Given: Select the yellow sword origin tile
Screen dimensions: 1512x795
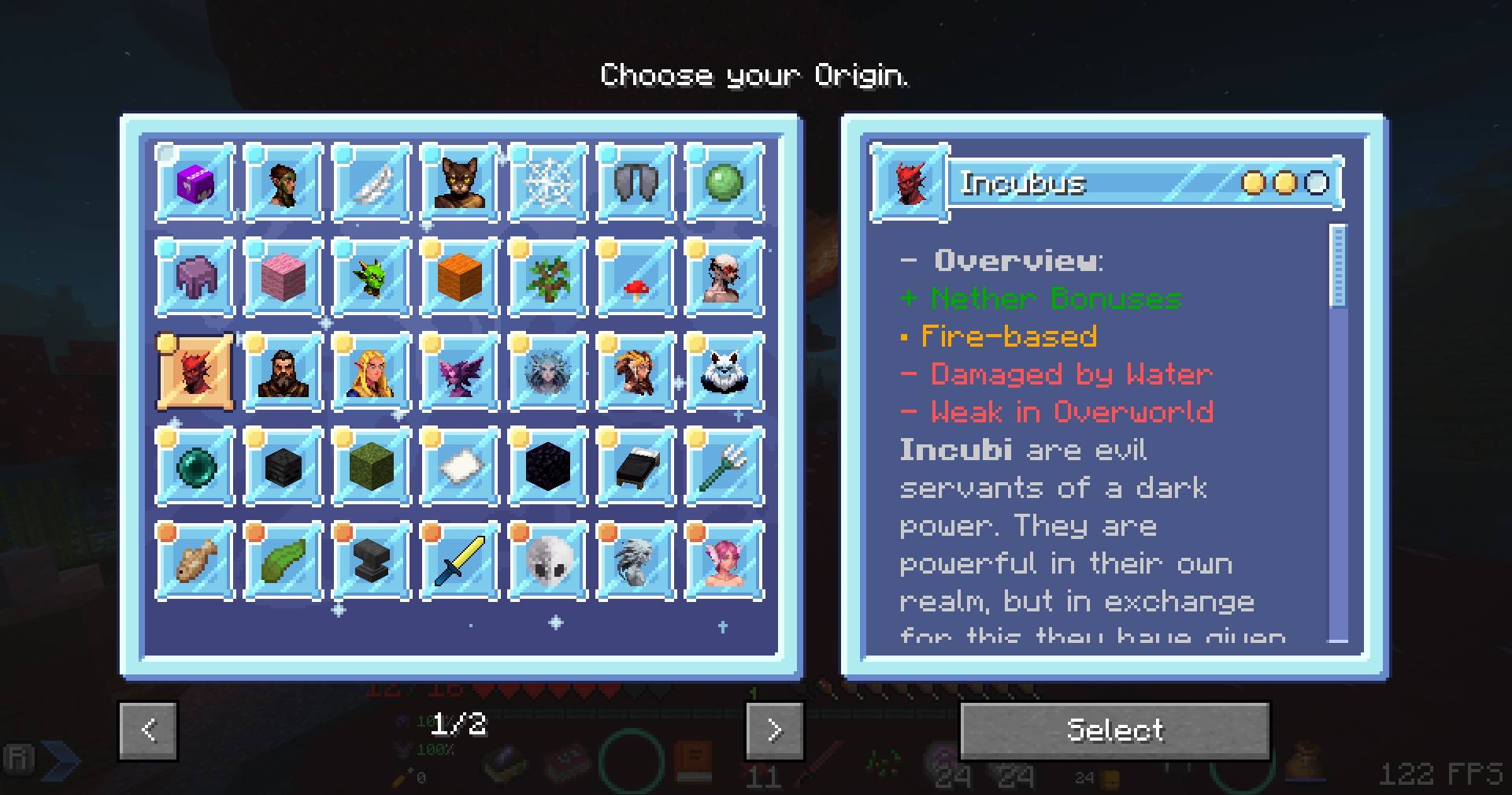Looking at the screenshot, I should click(459, 561).
